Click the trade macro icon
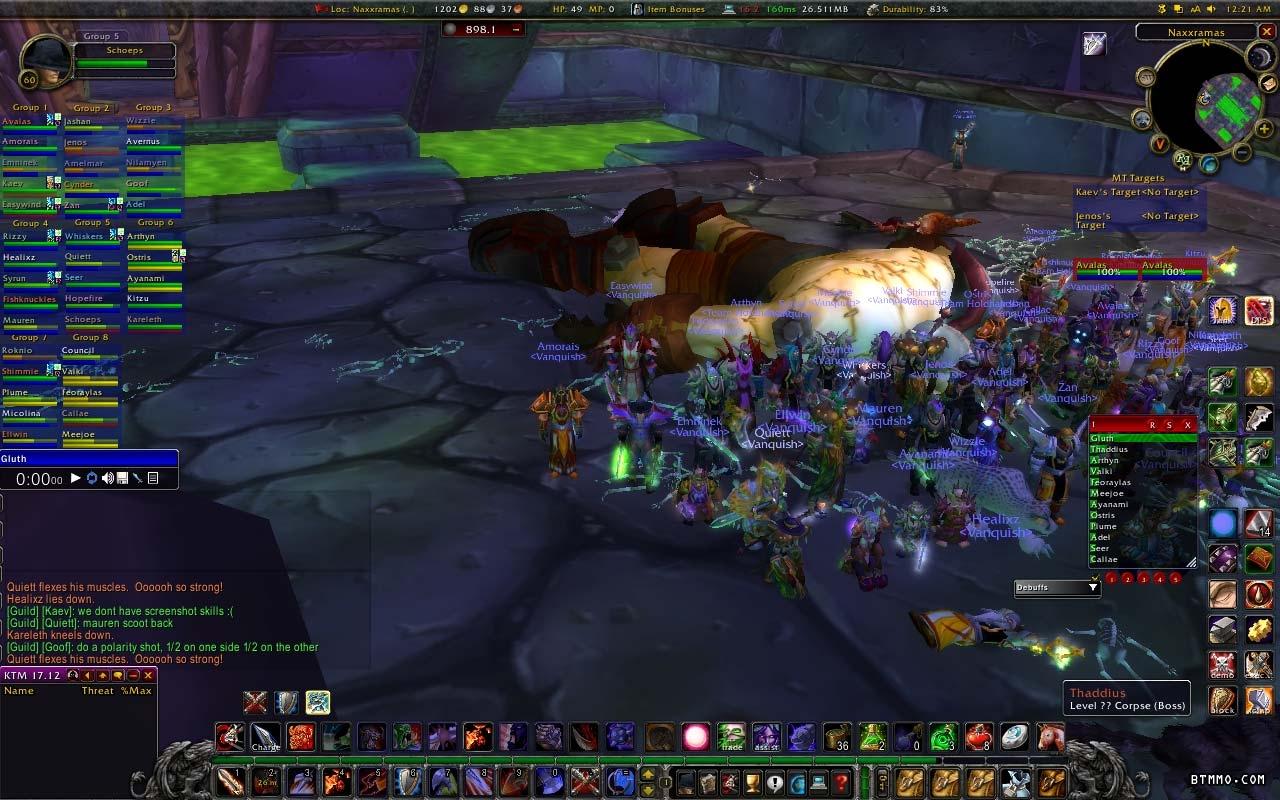This screenshot has width=1280, height=800. point(731,738)
